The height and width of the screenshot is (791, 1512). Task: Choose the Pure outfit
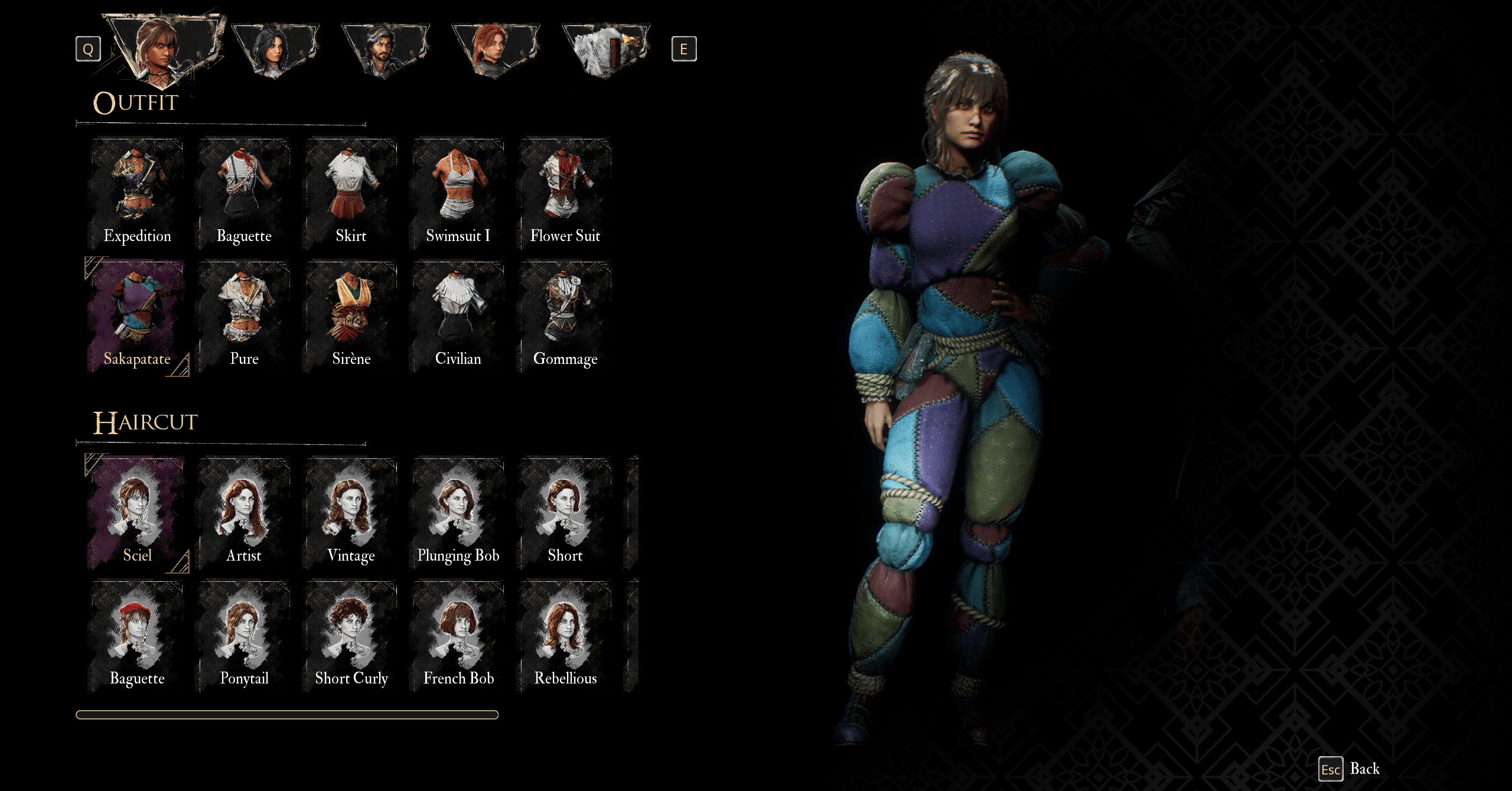point(244,316)
